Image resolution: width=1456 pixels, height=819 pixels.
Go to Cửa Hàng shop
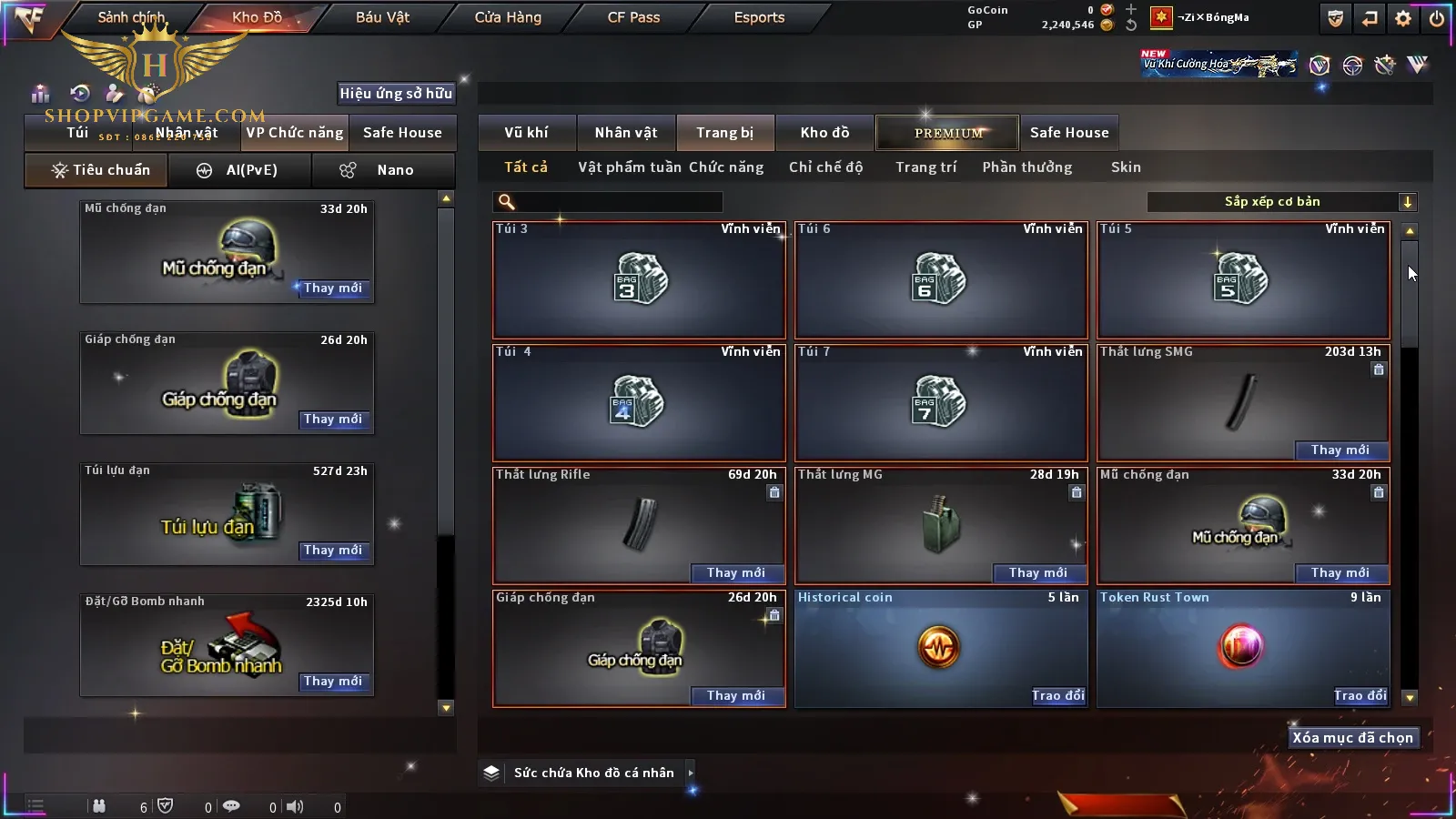[508, 17]
